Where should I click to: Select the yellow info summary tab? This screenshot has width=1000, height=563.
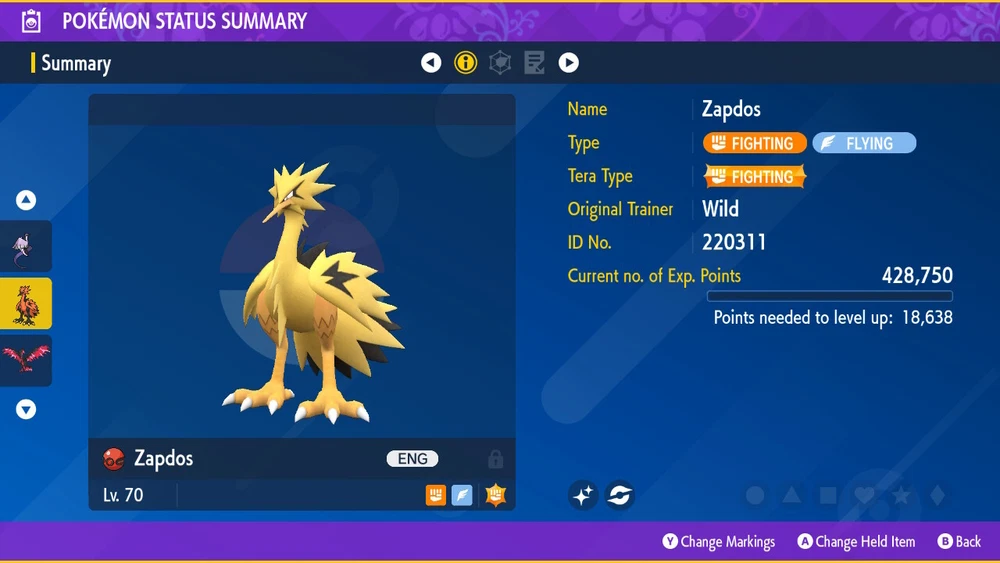coord(465,63)
